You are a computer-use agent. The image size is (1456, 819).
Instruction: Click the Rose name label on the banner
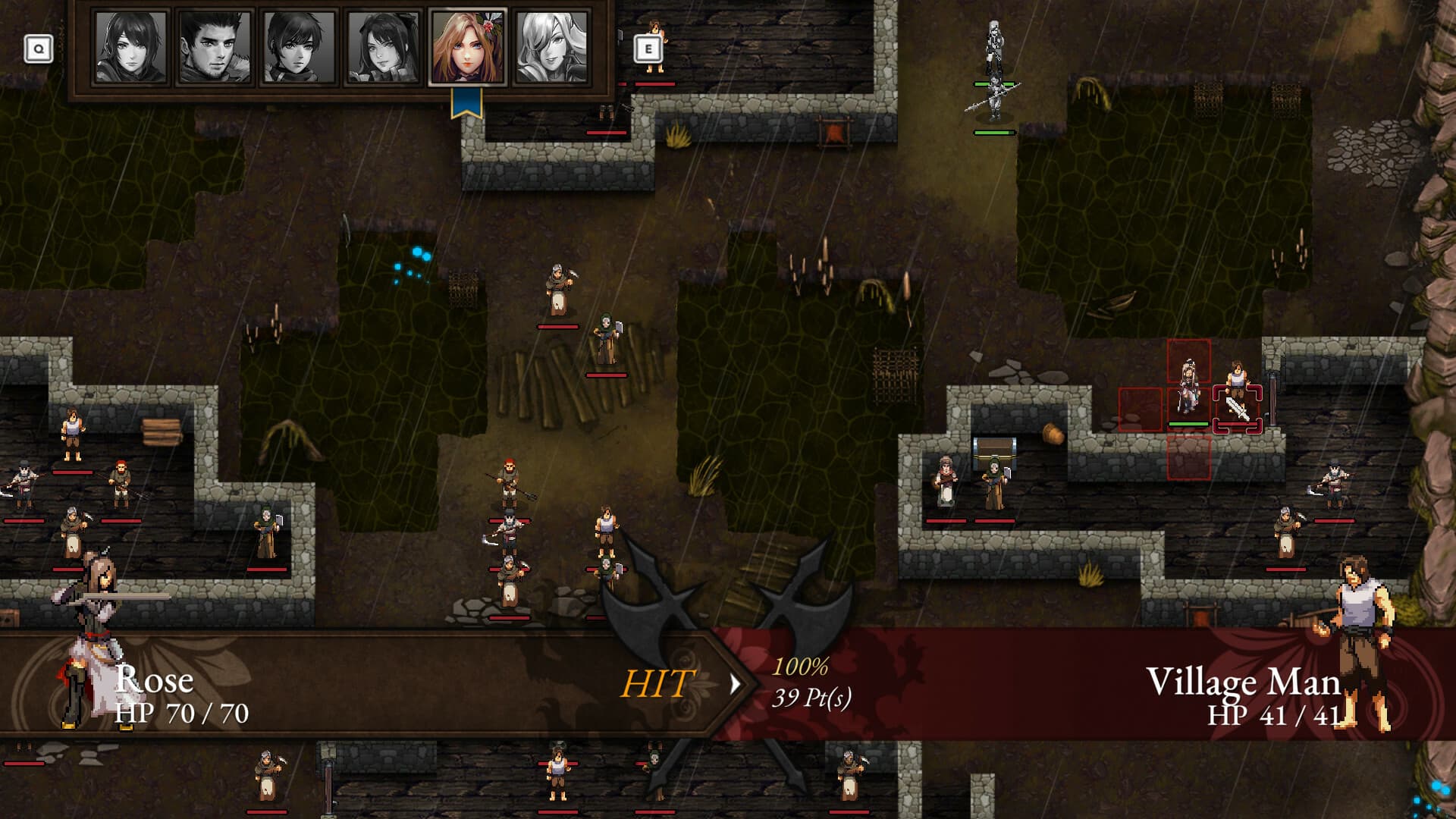click(x=154, y=681)
